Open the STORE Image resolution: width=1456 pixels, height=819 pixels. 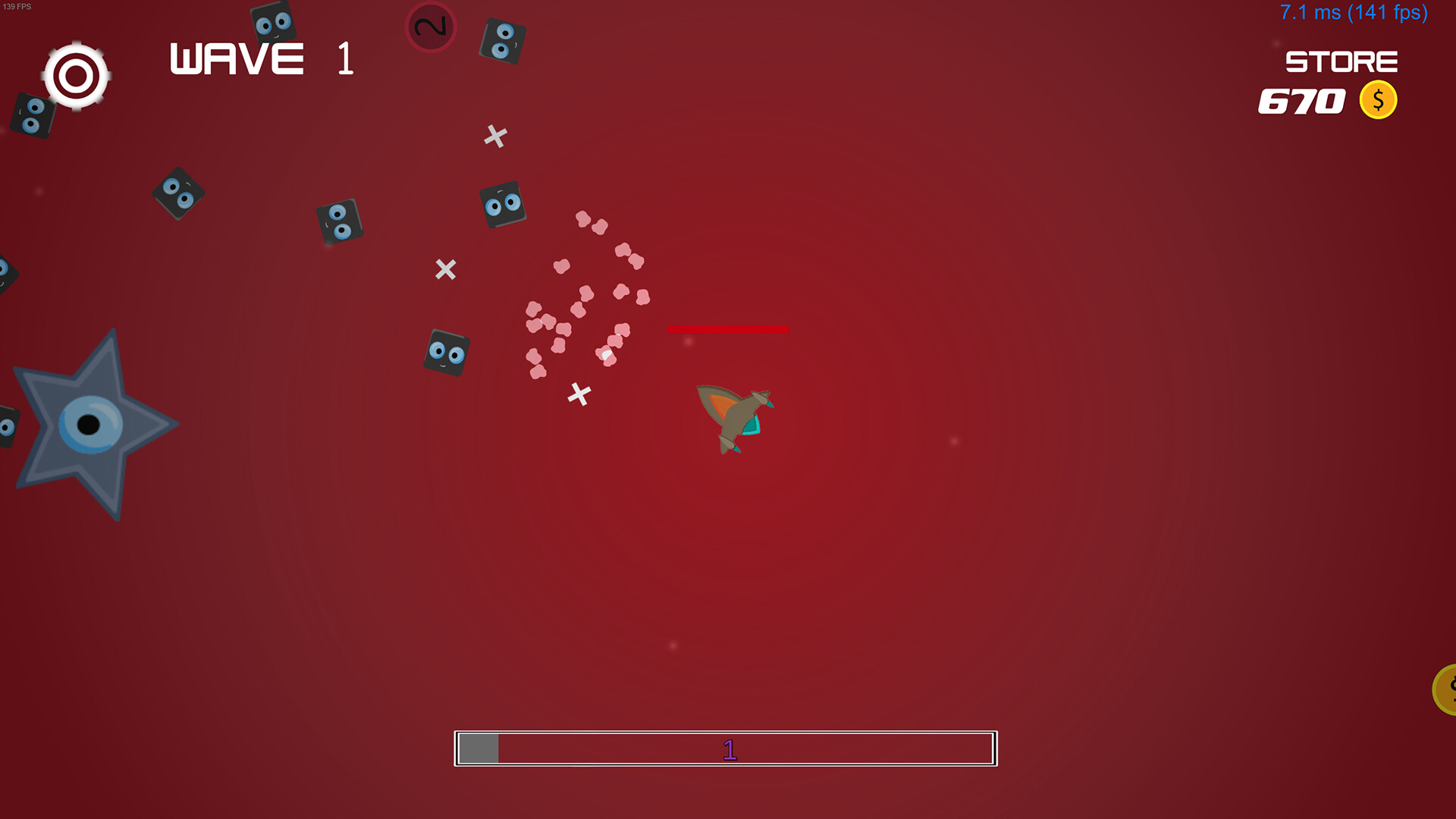[x=1341, y=62]
